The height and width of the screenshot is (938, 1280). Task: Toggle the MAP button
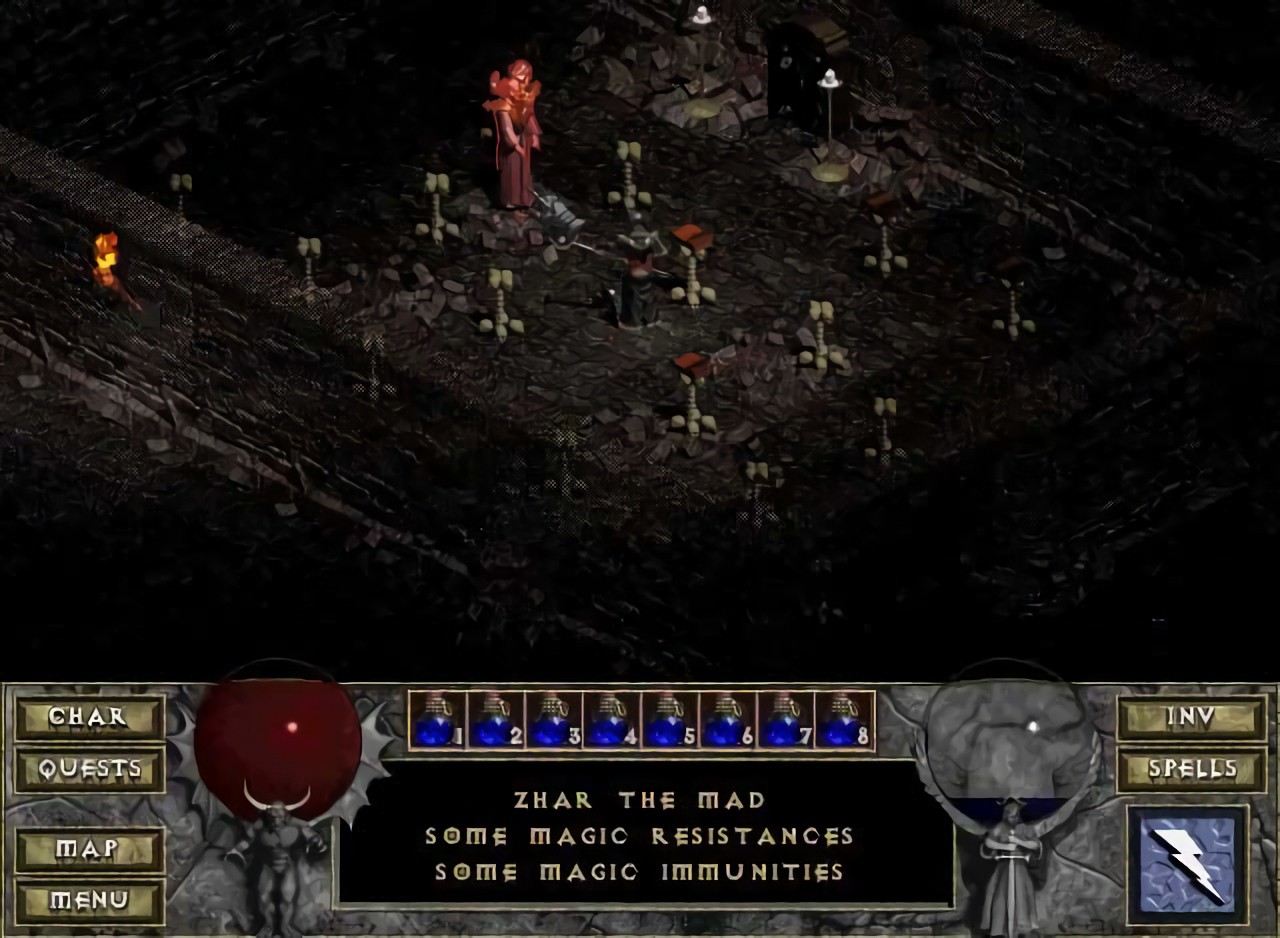coord(89,850)
